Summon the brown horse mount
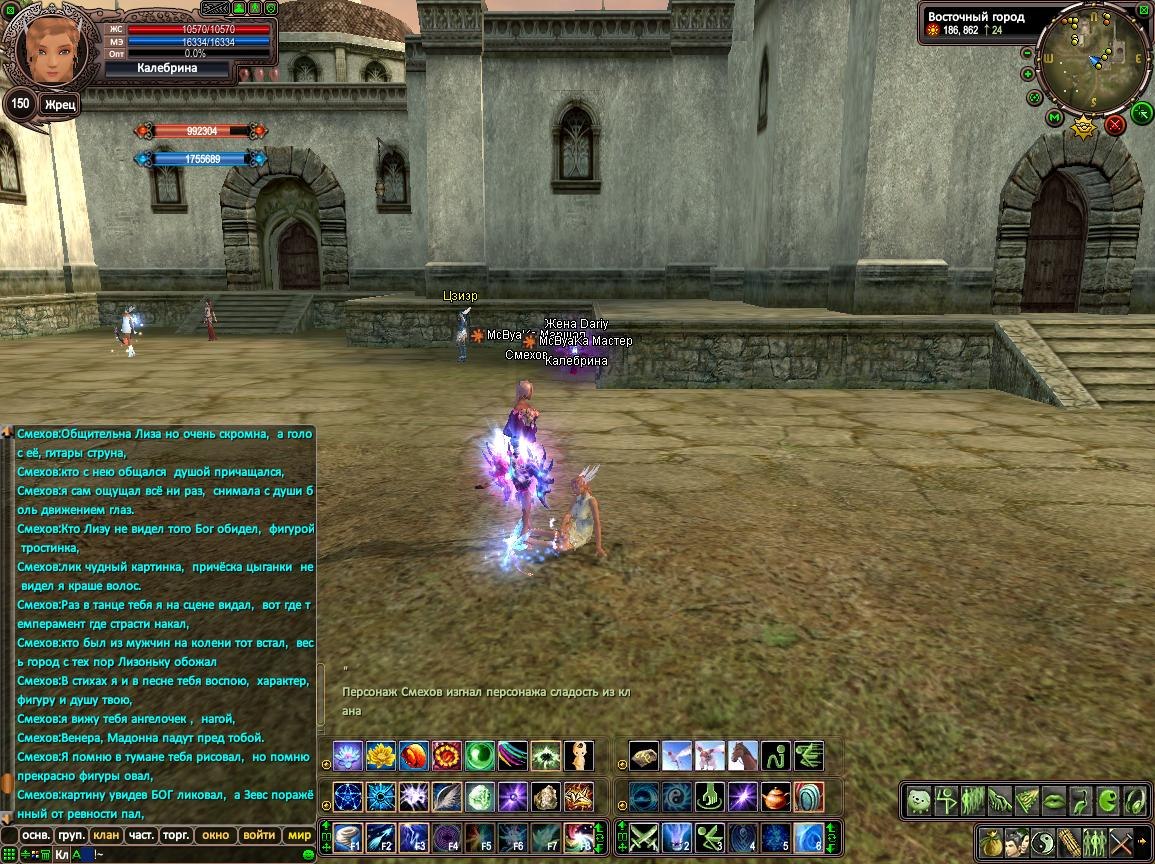 (743, 755)
